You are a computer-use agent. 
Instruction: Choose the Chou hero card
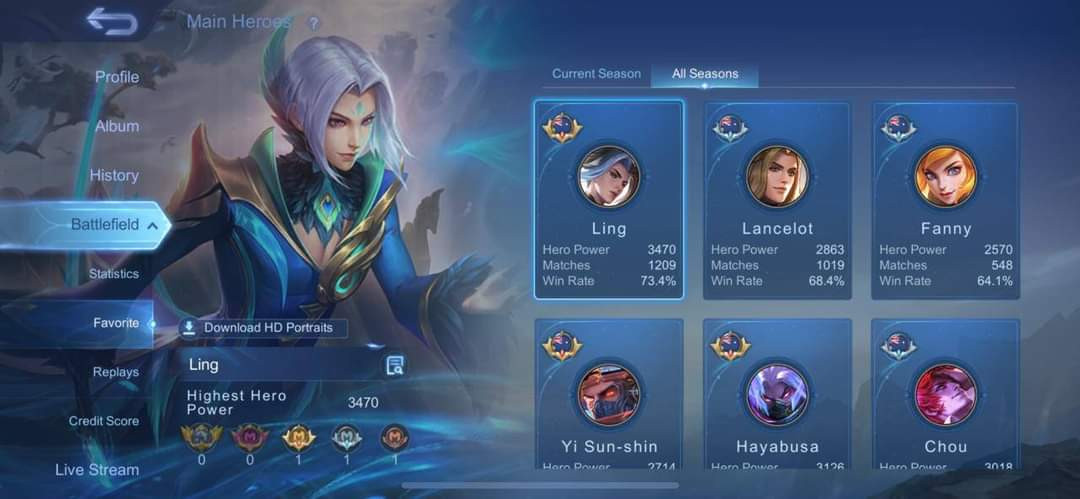(x=945, y=395)
